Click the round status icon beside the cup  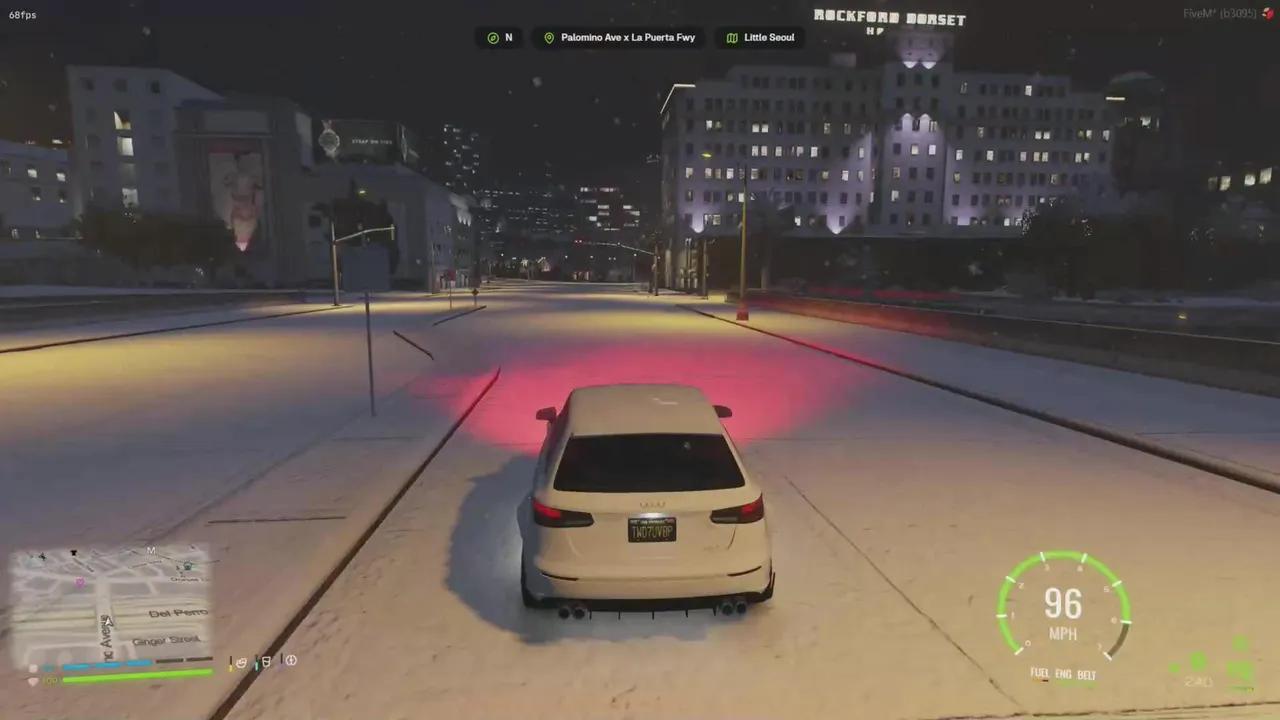291,660
